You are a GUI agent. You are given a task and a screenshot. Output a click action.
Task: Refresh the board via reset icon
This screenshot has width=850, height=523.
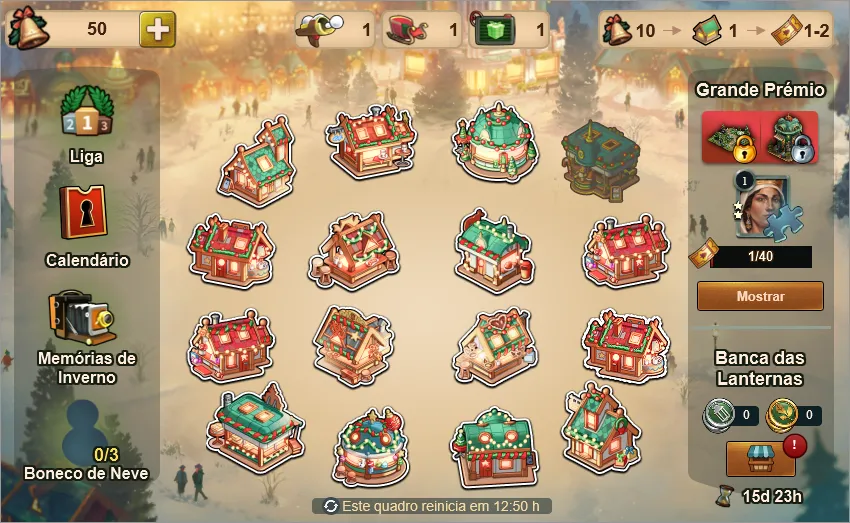331,506
